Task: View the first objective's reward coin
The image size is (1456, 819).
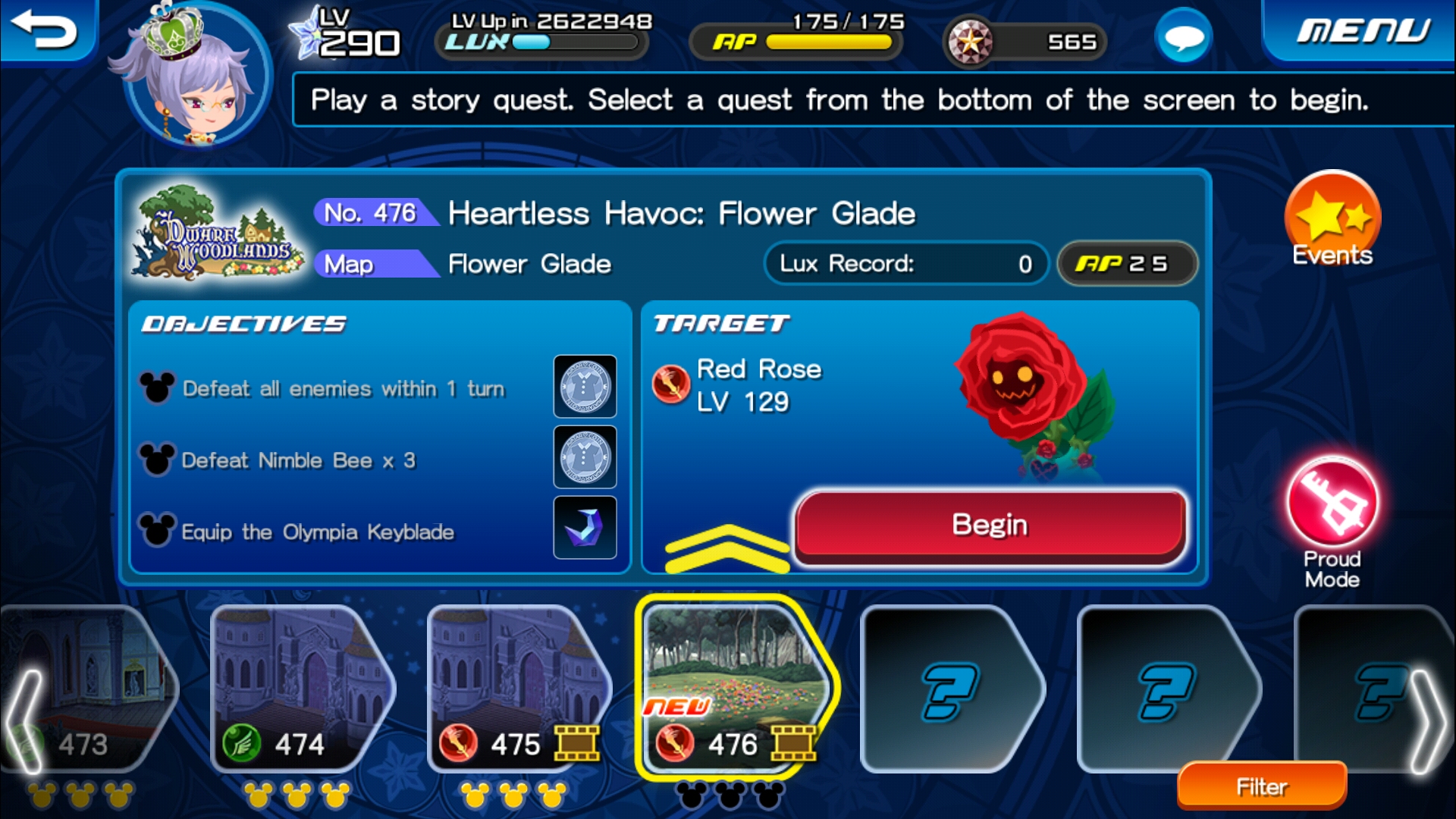Action: (x=585, y=387)
